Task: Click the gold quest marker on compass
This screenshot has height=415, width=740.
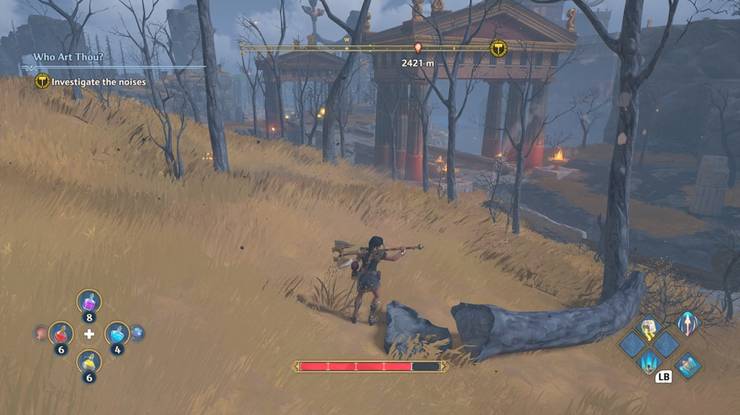Action: click(497, 48)
